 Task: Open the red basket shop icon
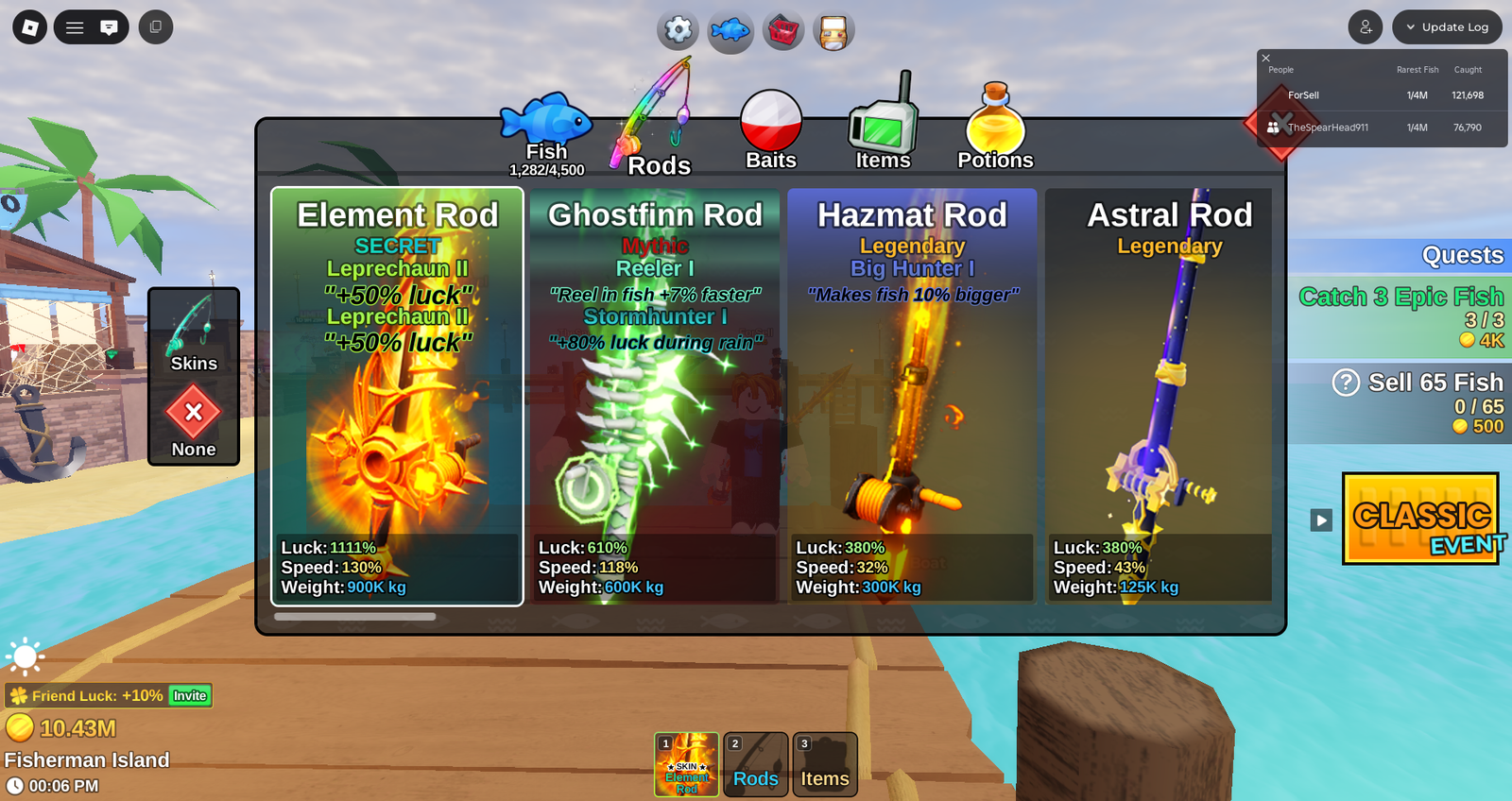(782, 31)
